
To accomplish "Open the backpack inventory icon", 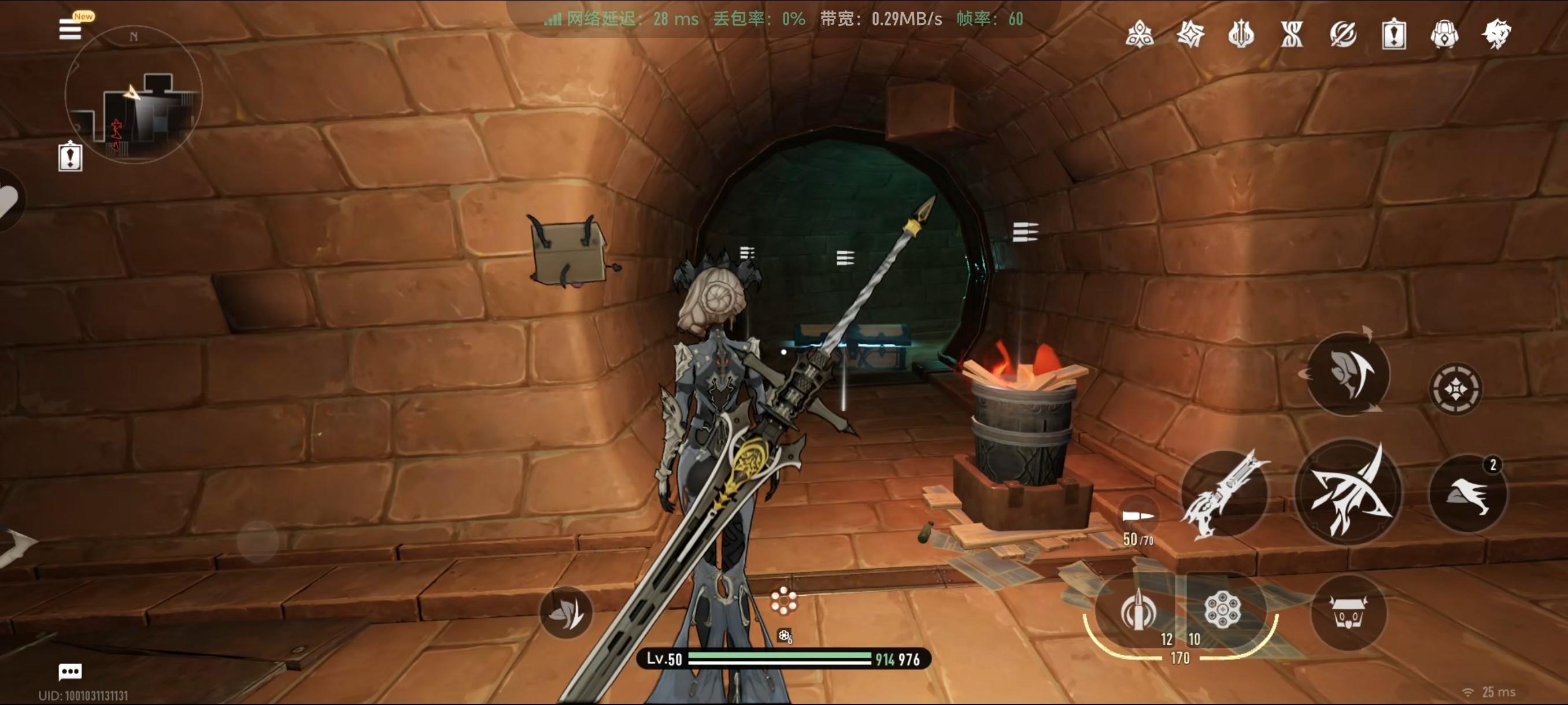I will [1444, 34].
